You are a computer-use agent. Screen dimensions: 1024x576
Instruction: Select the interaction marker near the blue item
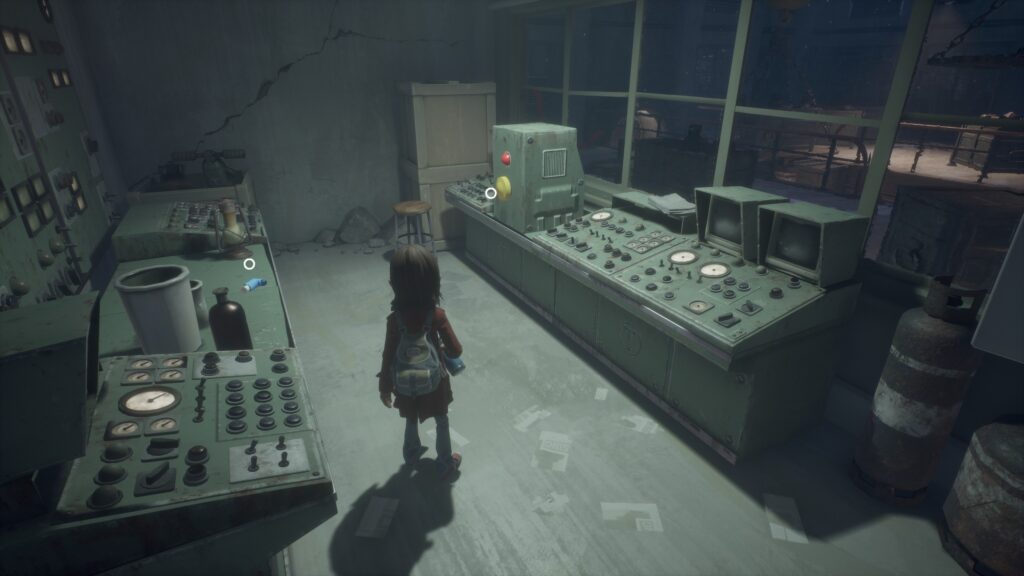pos(249,264)
